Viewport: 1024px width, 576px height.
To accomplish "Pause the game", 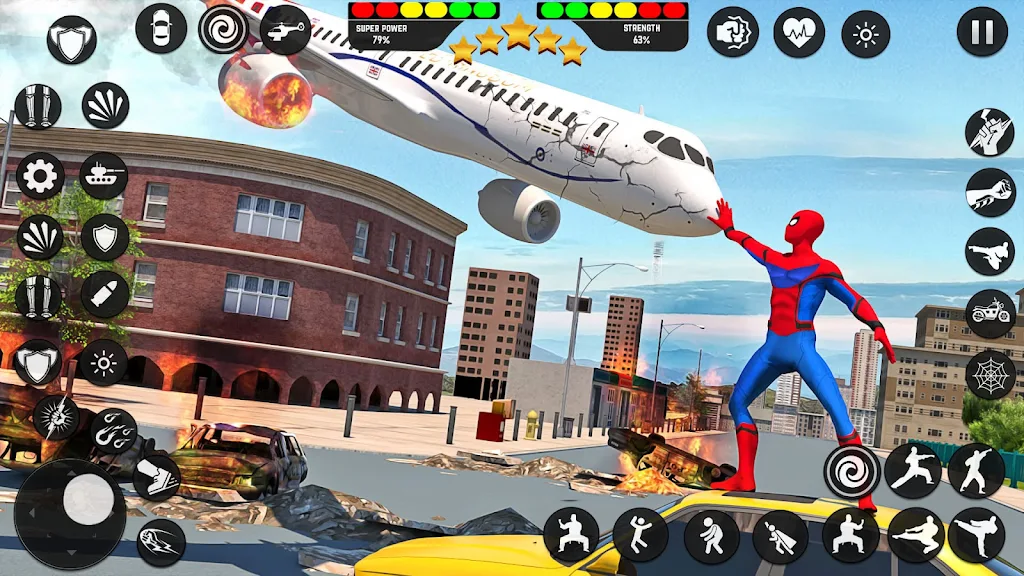I will (x=982, y=32).
